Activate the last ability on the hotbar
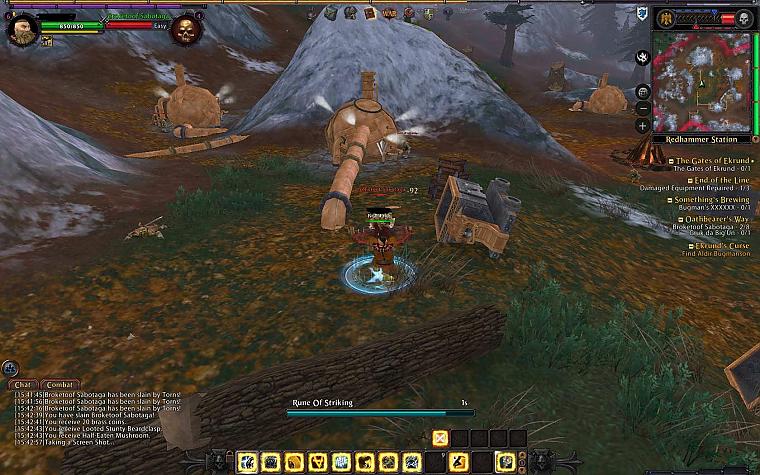Image resolution: width=760 pixels, height=475 pixels. coord(507,462)
